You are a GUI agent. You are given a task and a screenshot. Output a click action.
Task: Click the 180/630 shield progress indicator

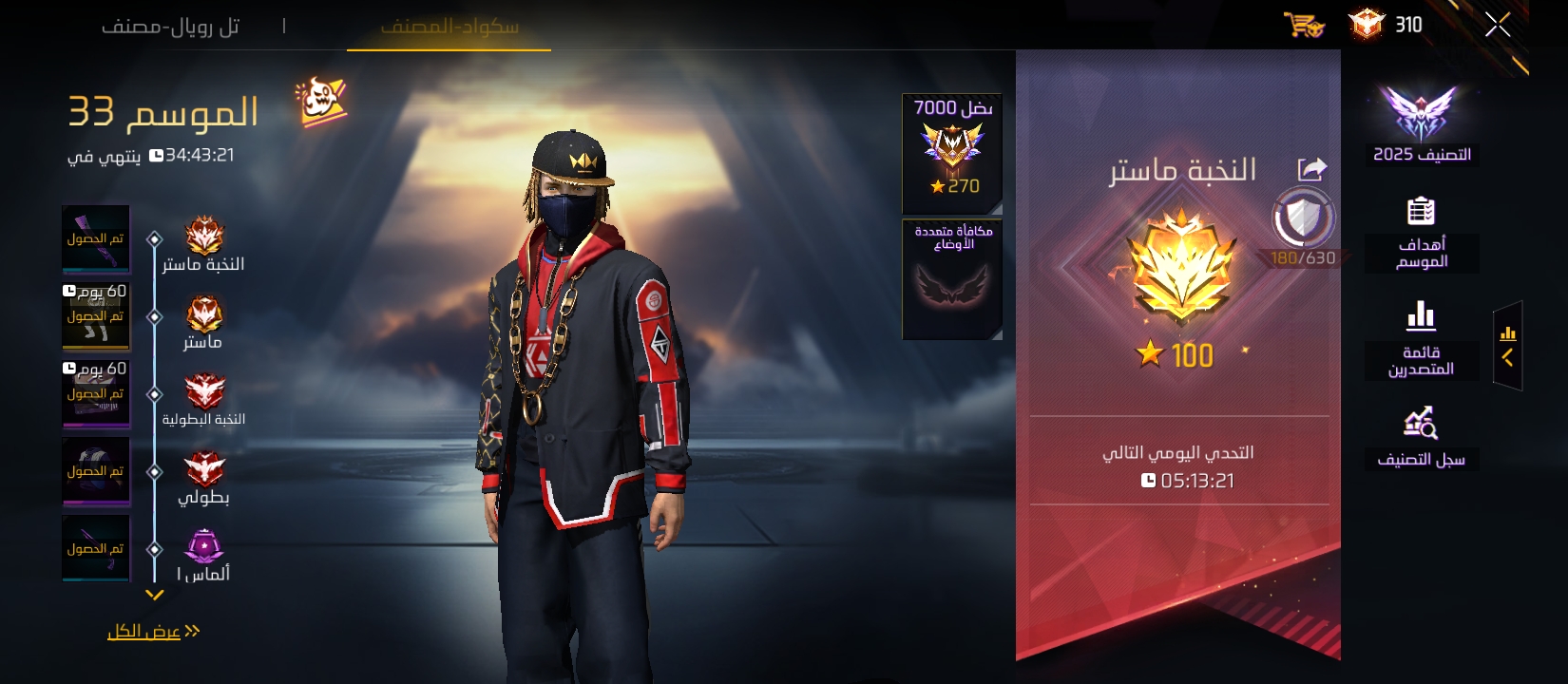[x=1304, y=255]
